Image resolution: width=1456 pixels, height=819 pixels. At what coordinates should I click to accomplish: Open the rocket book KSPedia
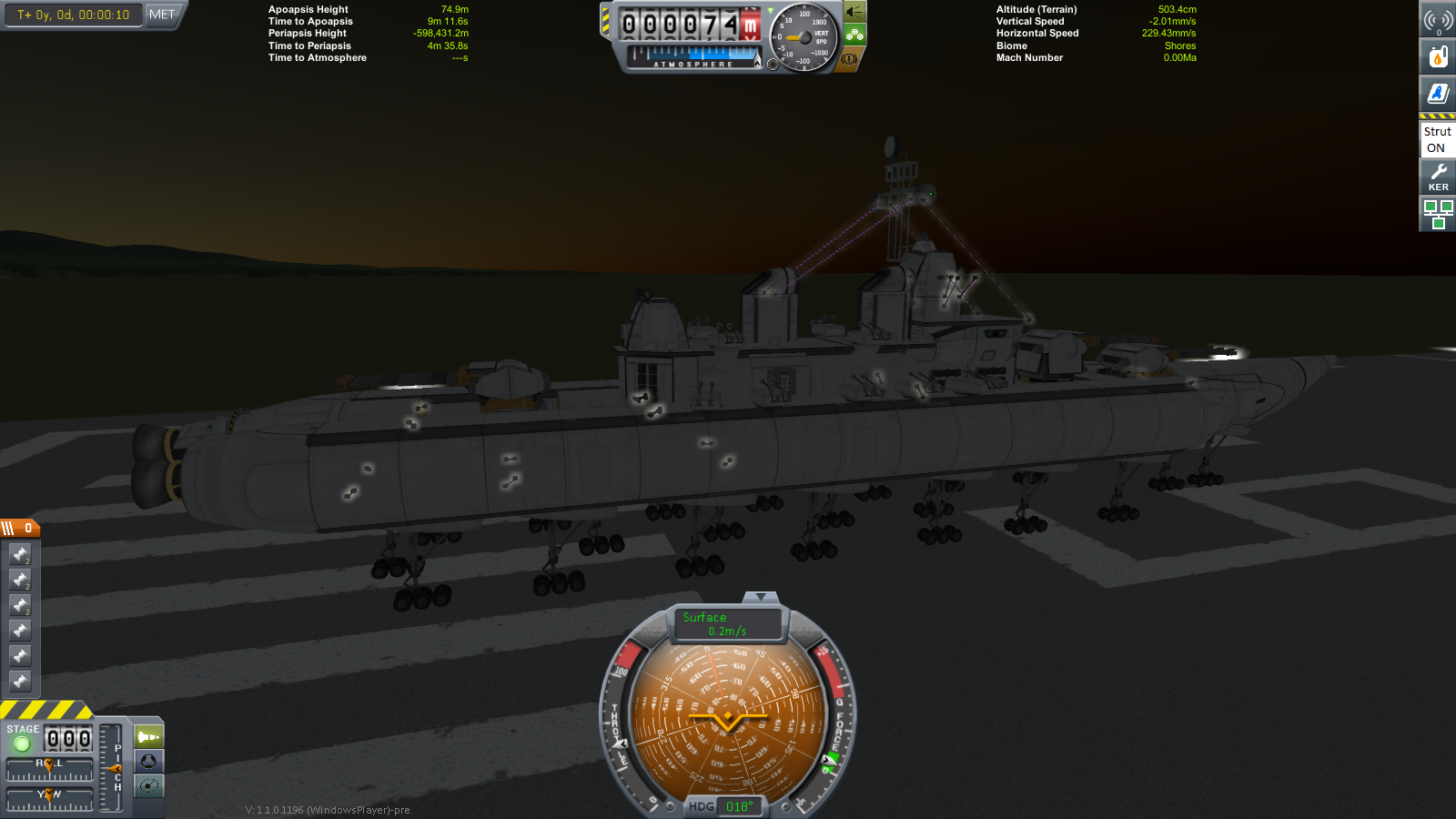pos(1438,93)
